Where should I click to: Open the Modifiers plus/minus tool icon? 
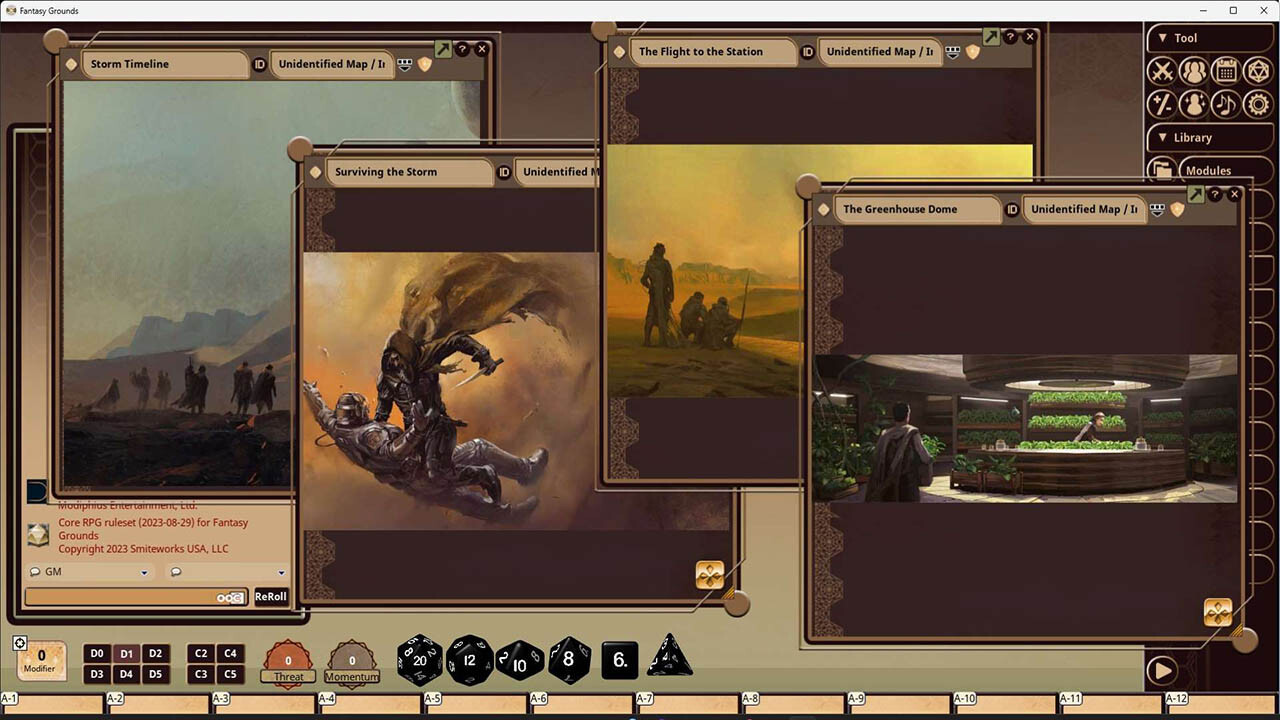pos(1163,103)
